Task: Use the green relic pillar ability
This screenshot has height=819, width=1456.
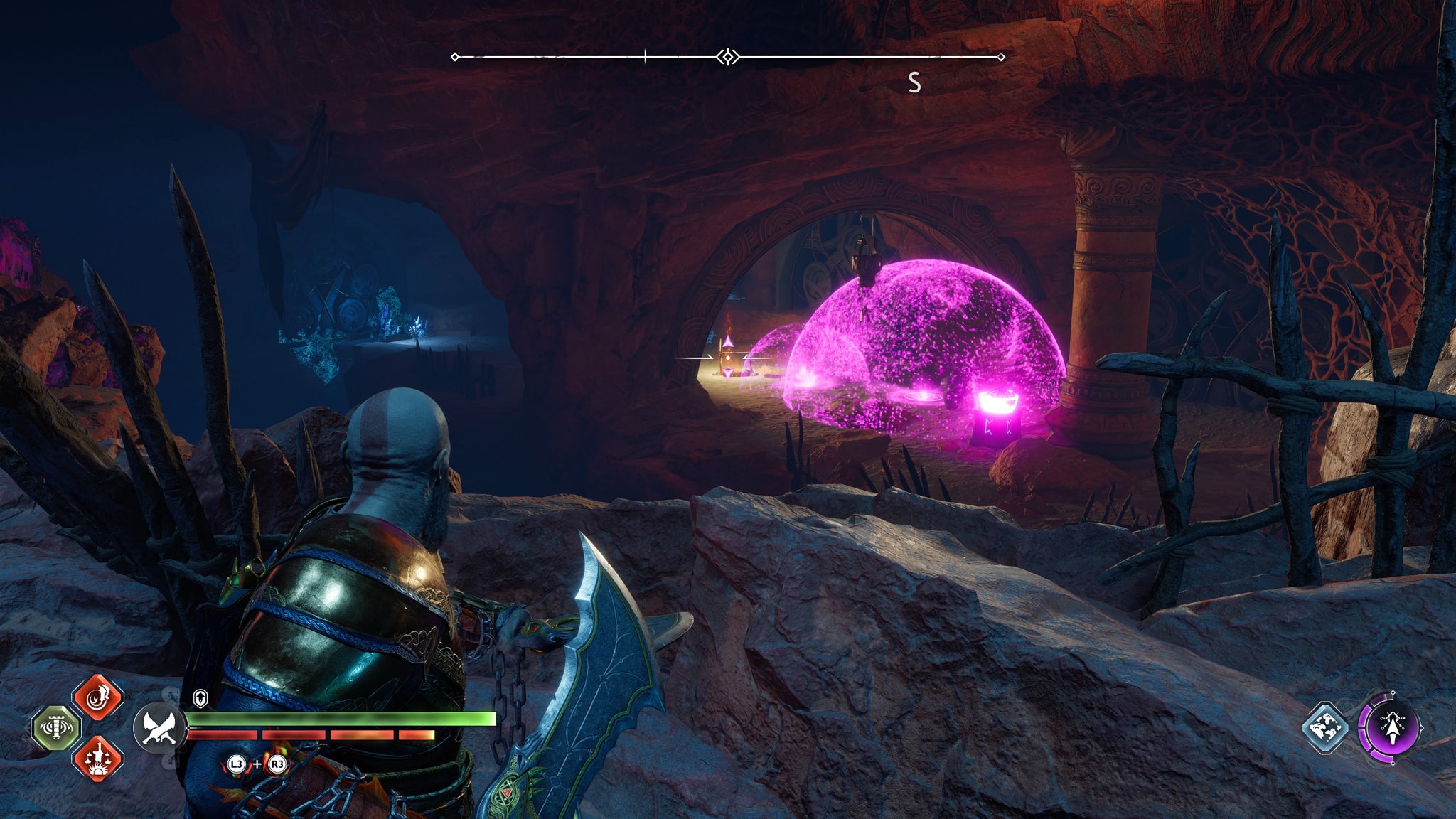Action: [57, 728]
